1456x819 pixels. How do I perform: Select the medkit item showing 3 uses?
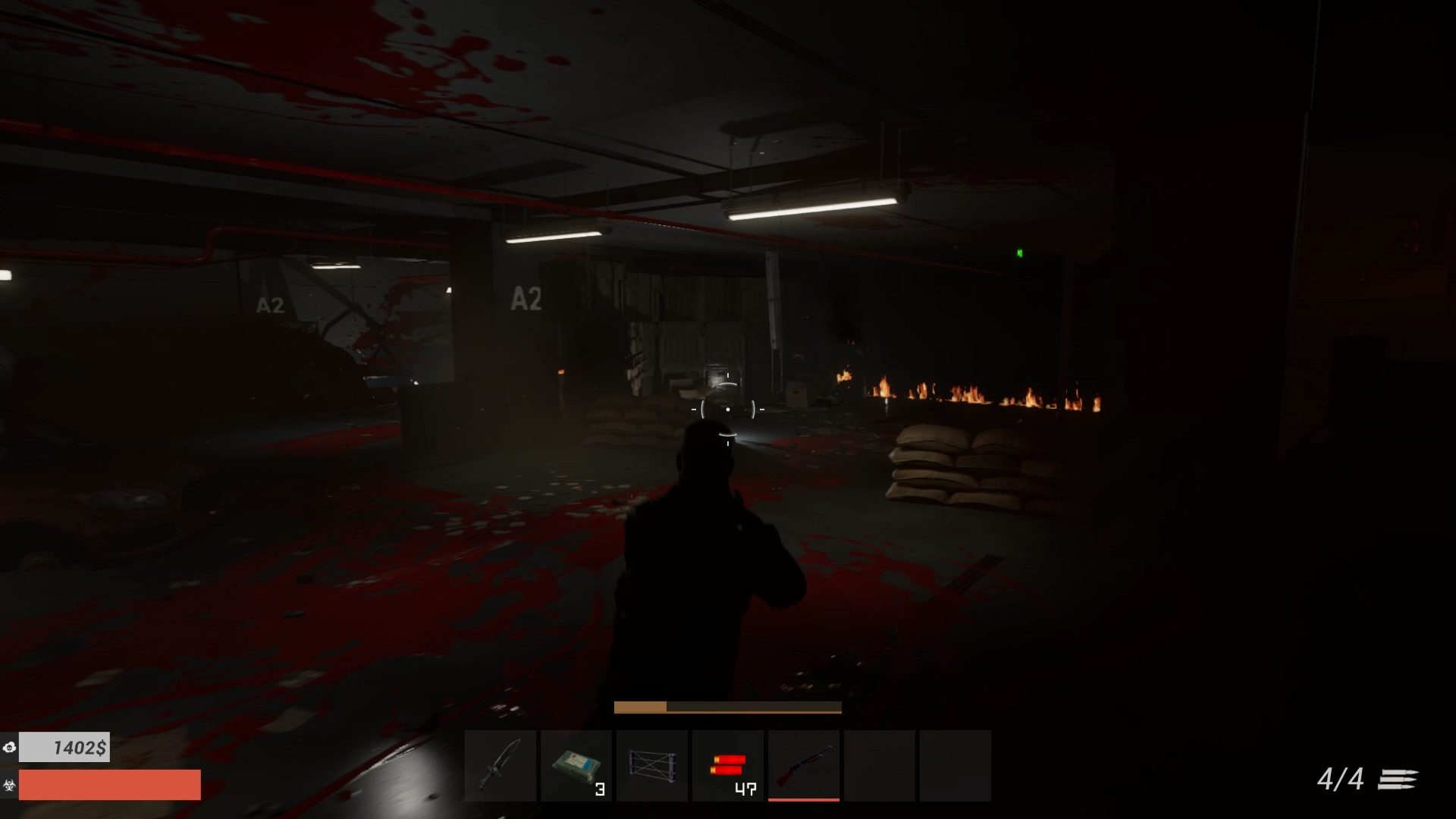point(576,766)
